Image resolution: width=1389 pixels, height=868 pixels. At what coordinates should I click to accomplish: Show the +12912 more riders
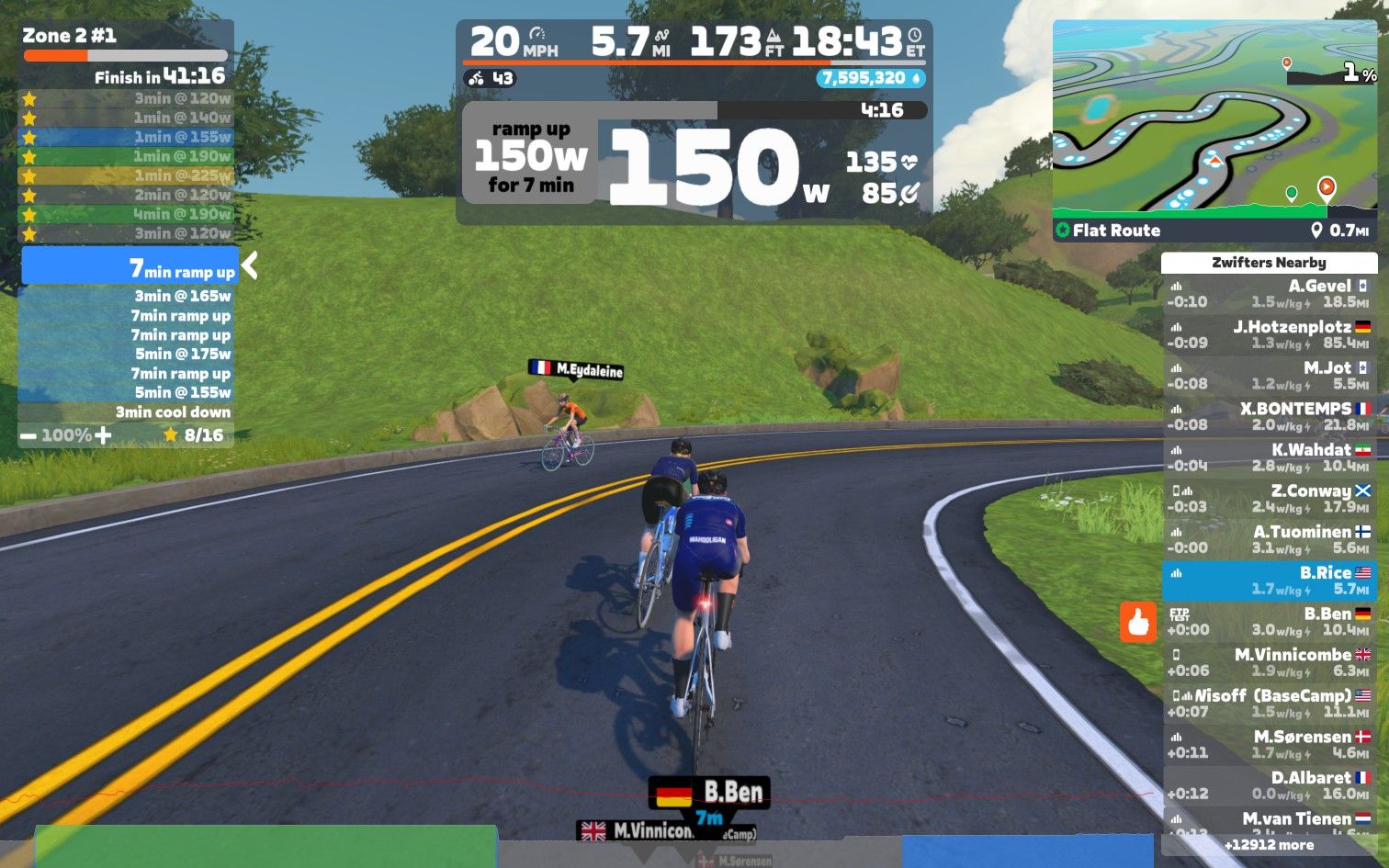[x=1268, y=845]
